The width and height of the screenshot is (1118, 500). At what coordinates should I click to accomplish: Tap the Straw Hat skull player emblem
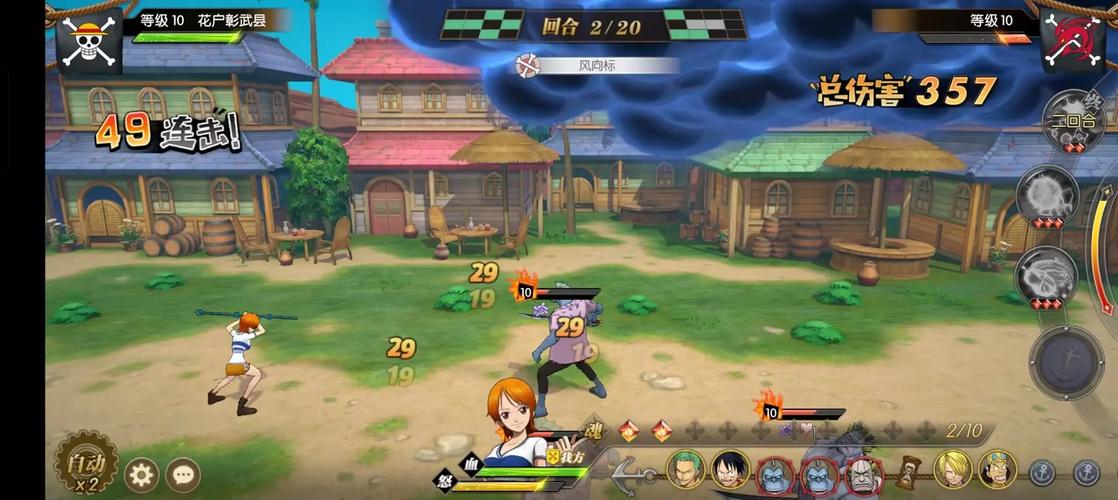click(x=89, y=41)
